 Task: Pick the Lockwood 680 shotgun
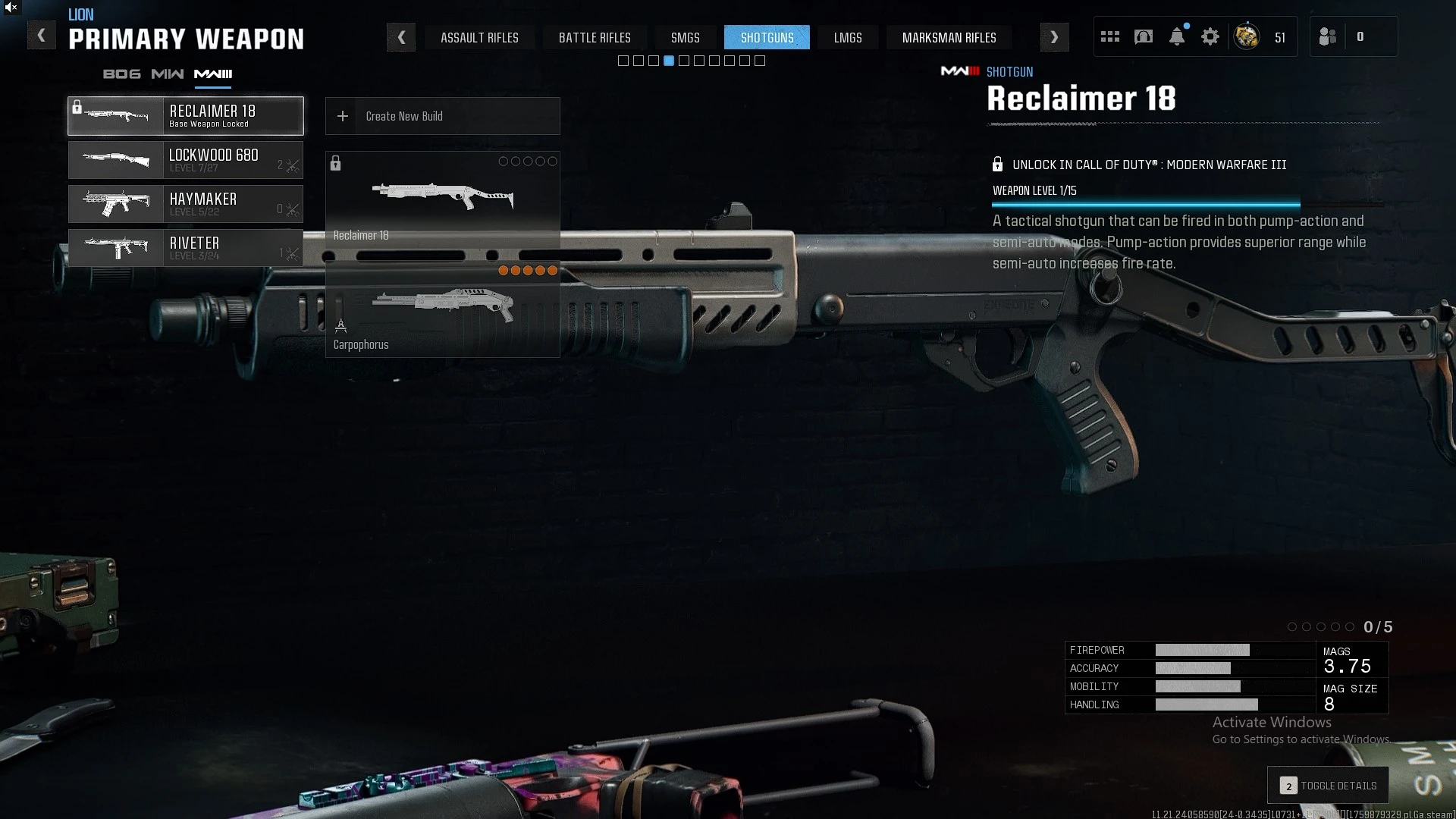tap(186, 160)
